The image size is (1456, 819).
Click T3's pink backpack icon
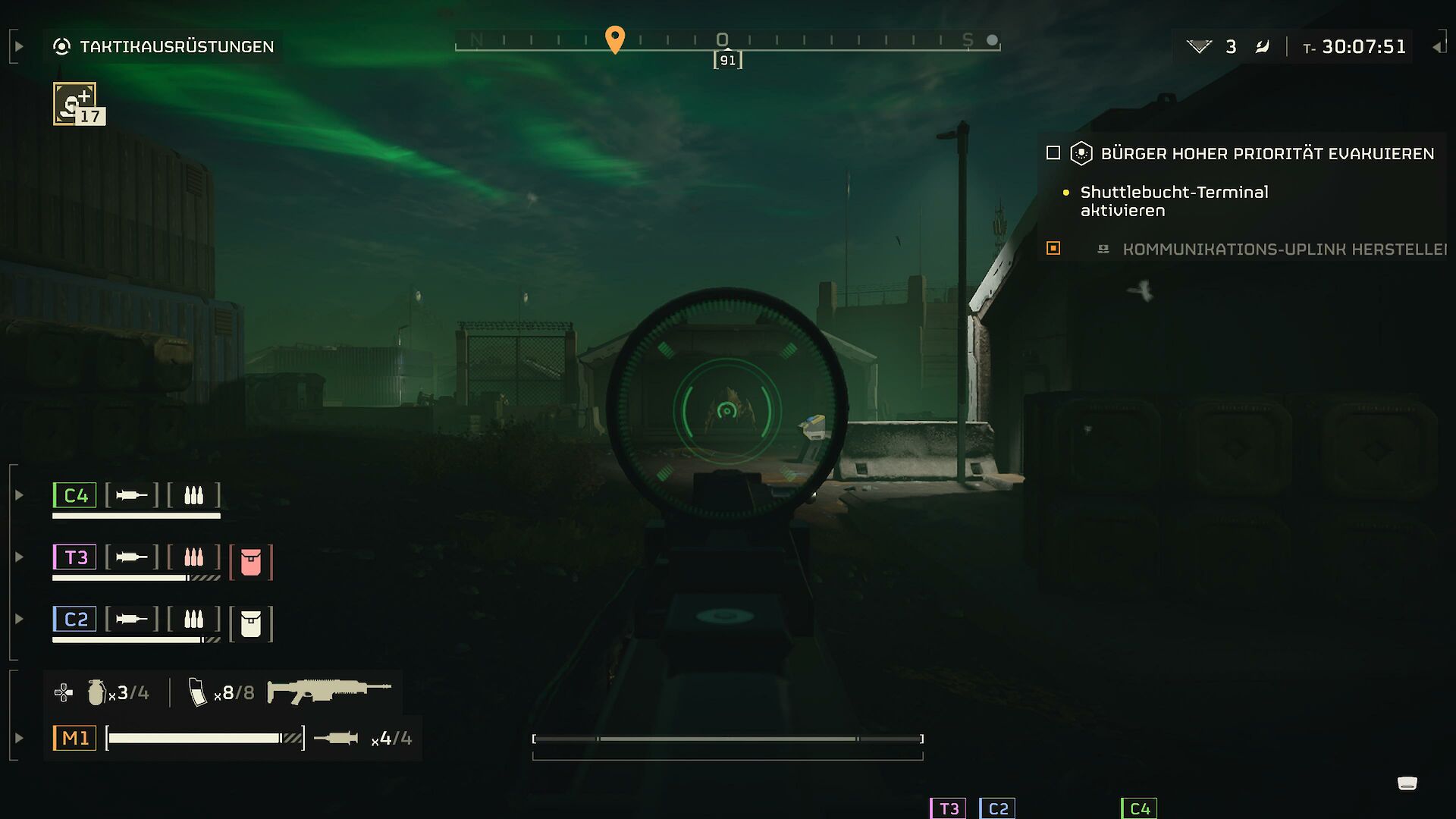(251, 562)
